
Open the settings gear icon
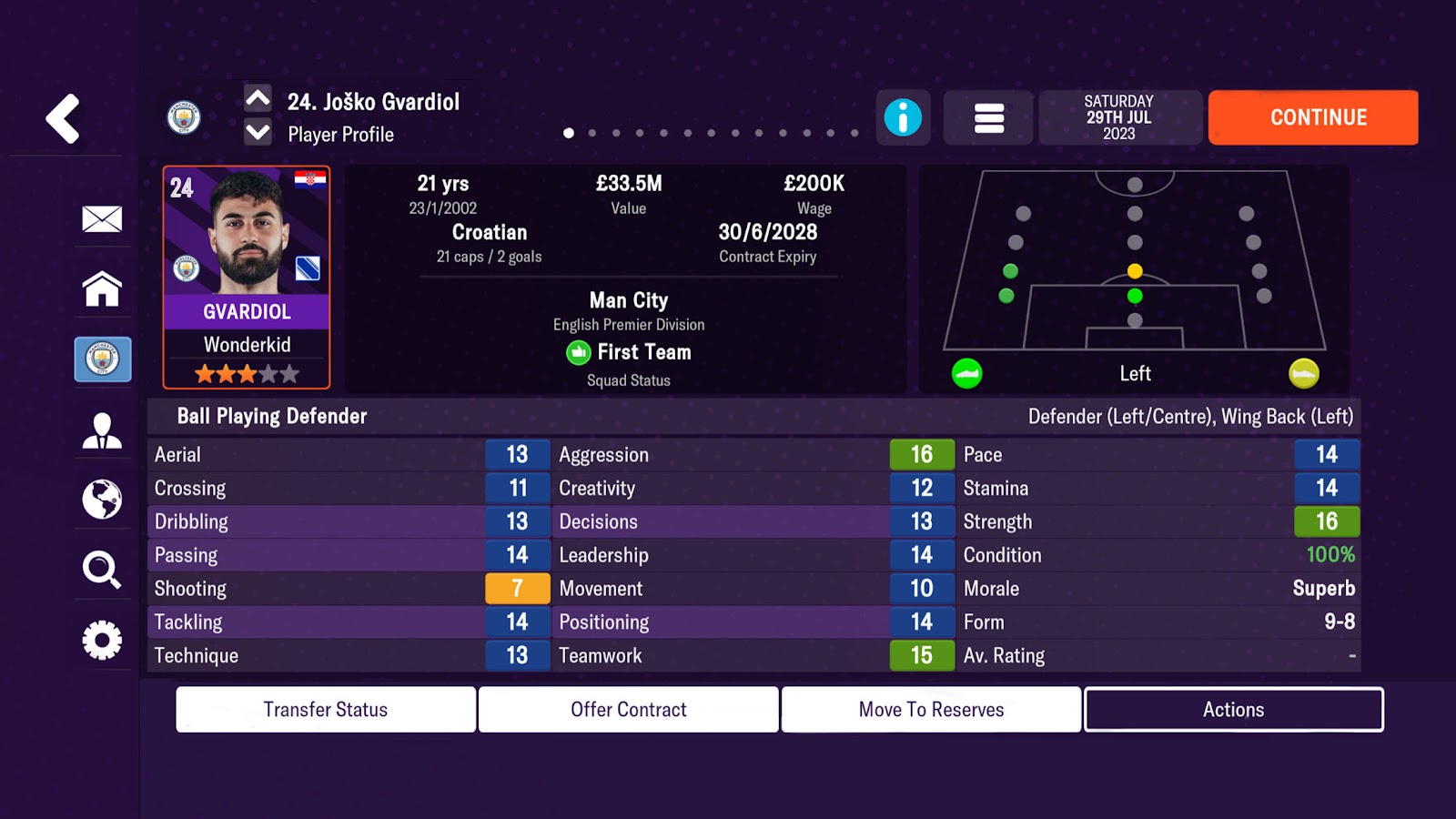point(102,640)
